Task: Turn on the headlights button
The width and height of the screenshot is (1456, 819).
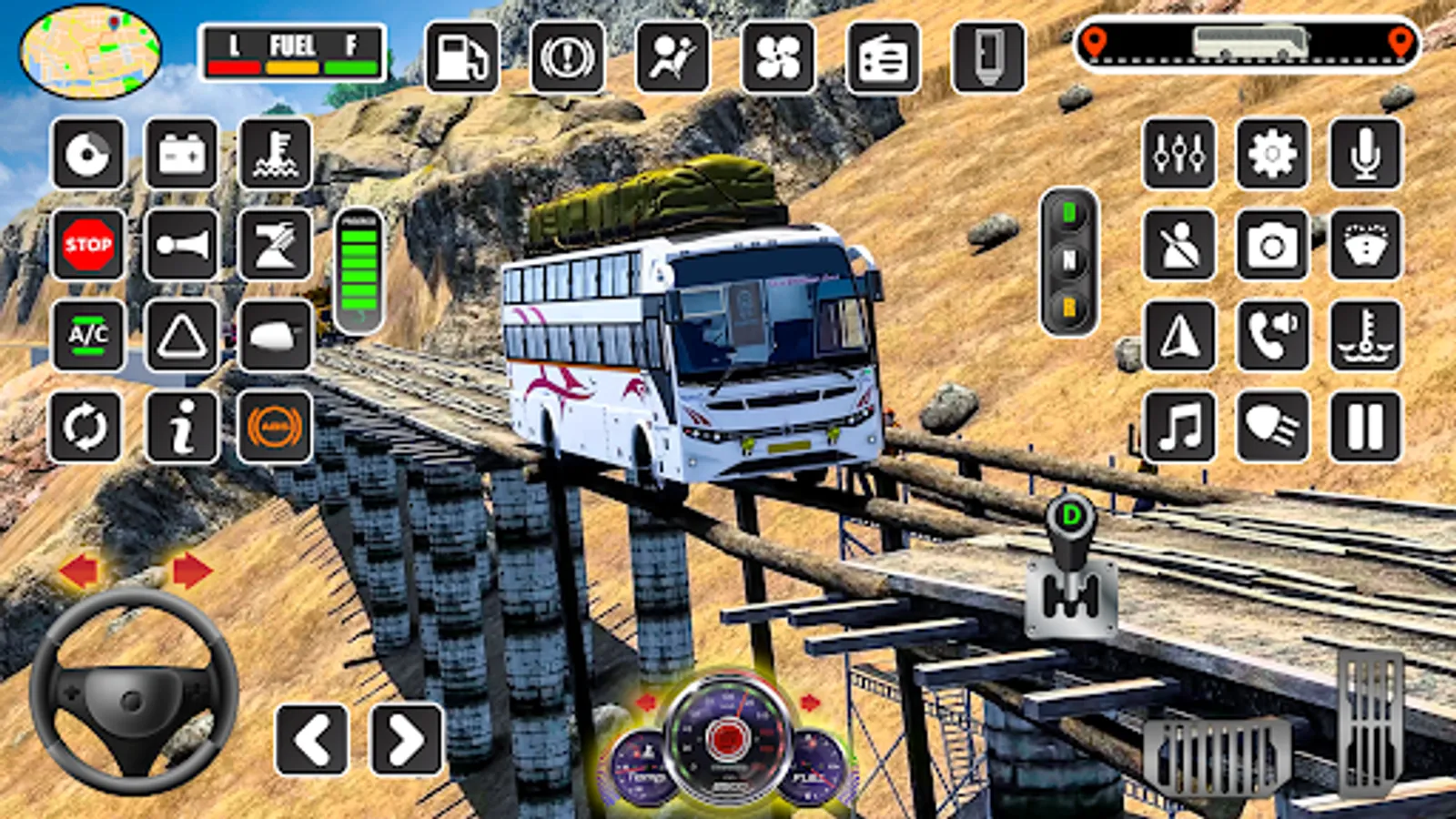Action: click(x=1272, y=427)
